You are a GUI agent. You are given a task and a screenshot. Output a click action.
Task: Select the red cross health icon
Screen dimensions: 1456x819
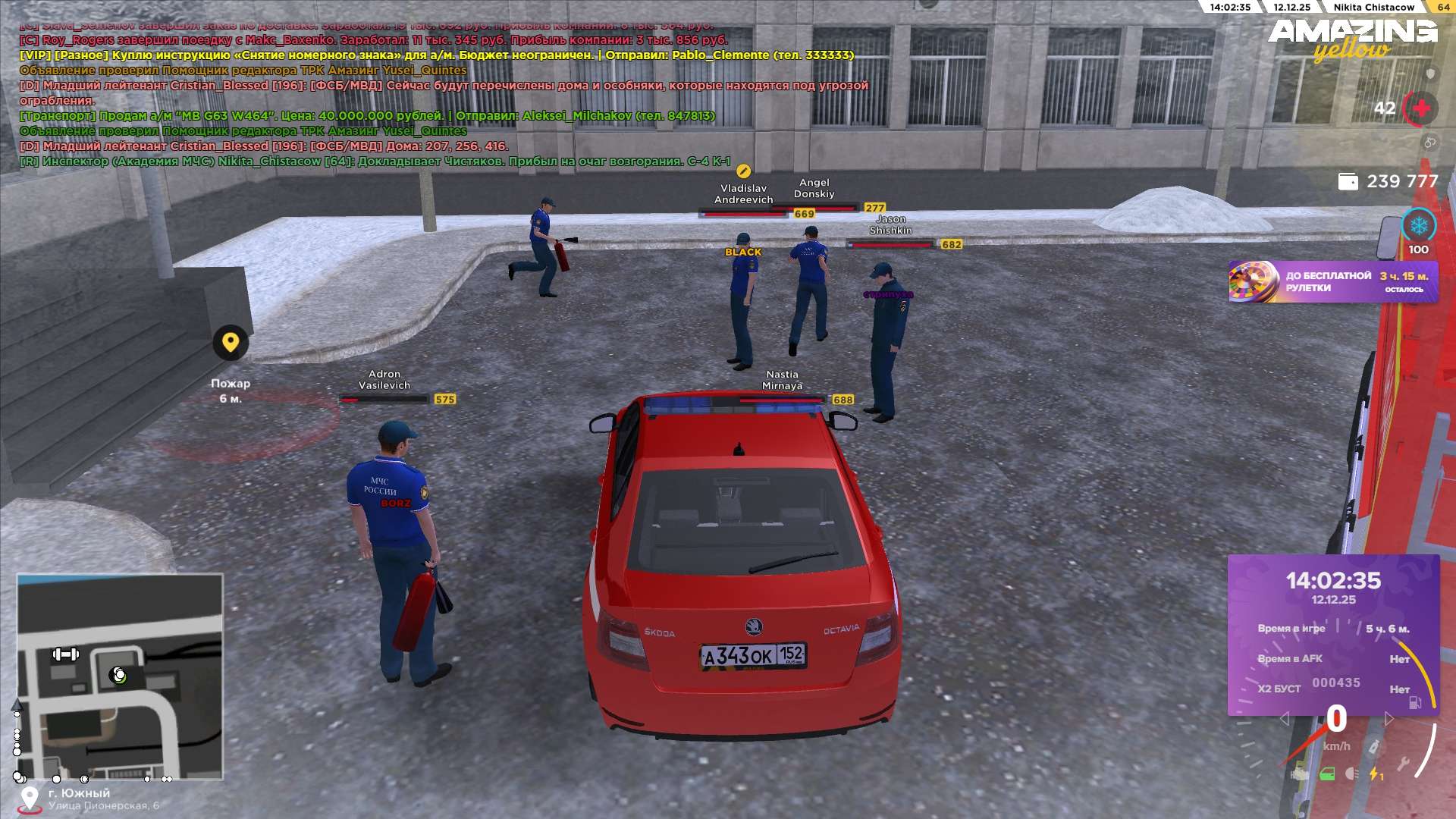point(1421,109)
